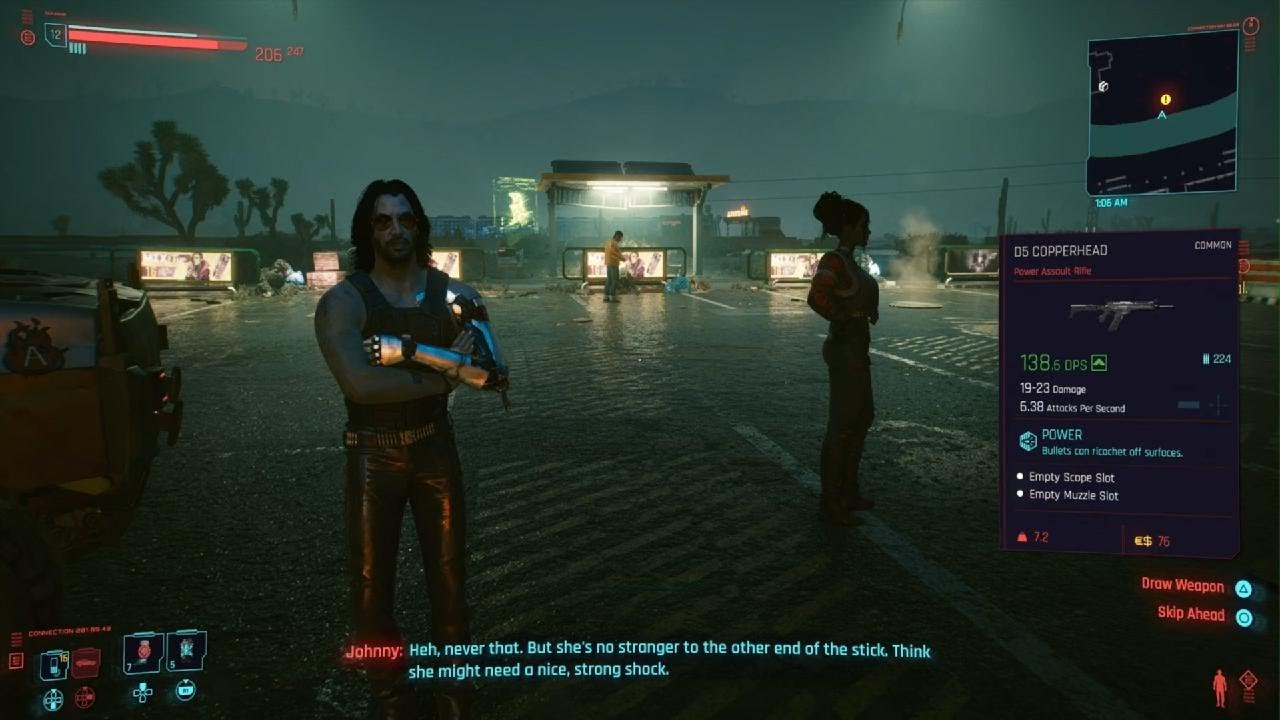
Task: Select the grenade slot showing 7 charges
Action: pyautogui.click(x=142, y=653)
